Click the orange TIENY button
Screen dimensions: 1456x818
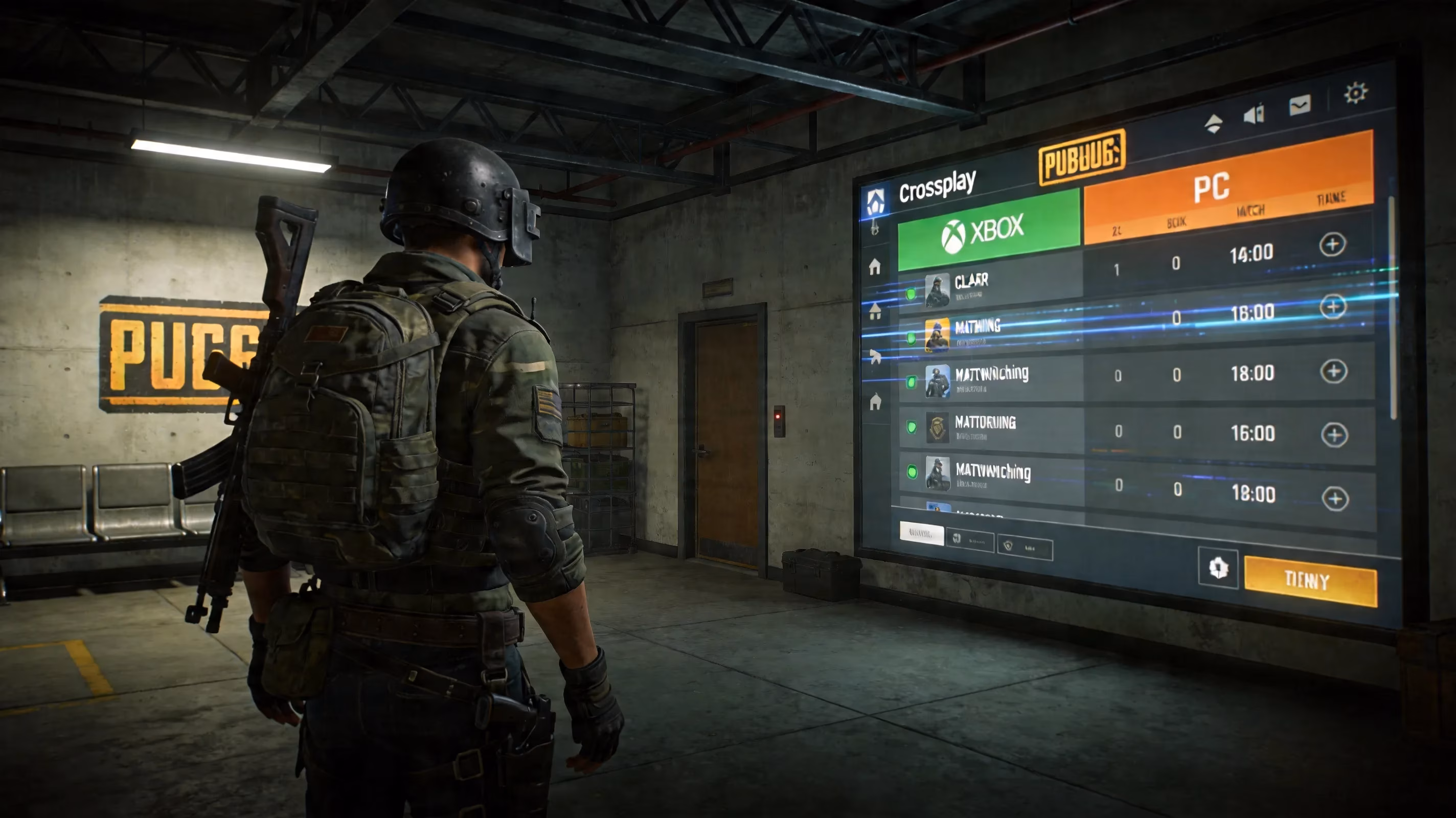pos(1310,581)
